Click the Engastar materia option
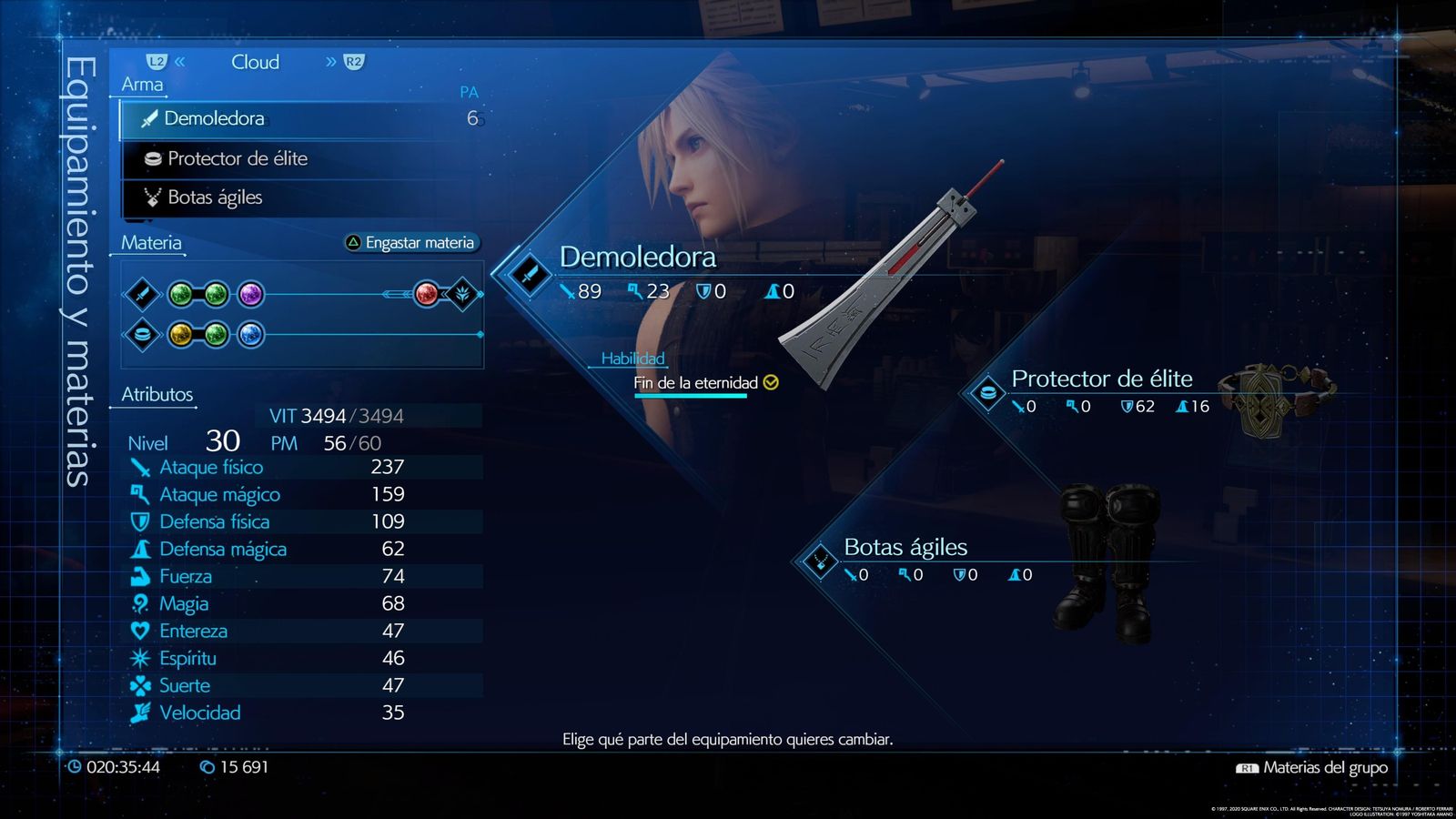The width and height of the screenshot is (1456, 819). [x=410, y=243]
